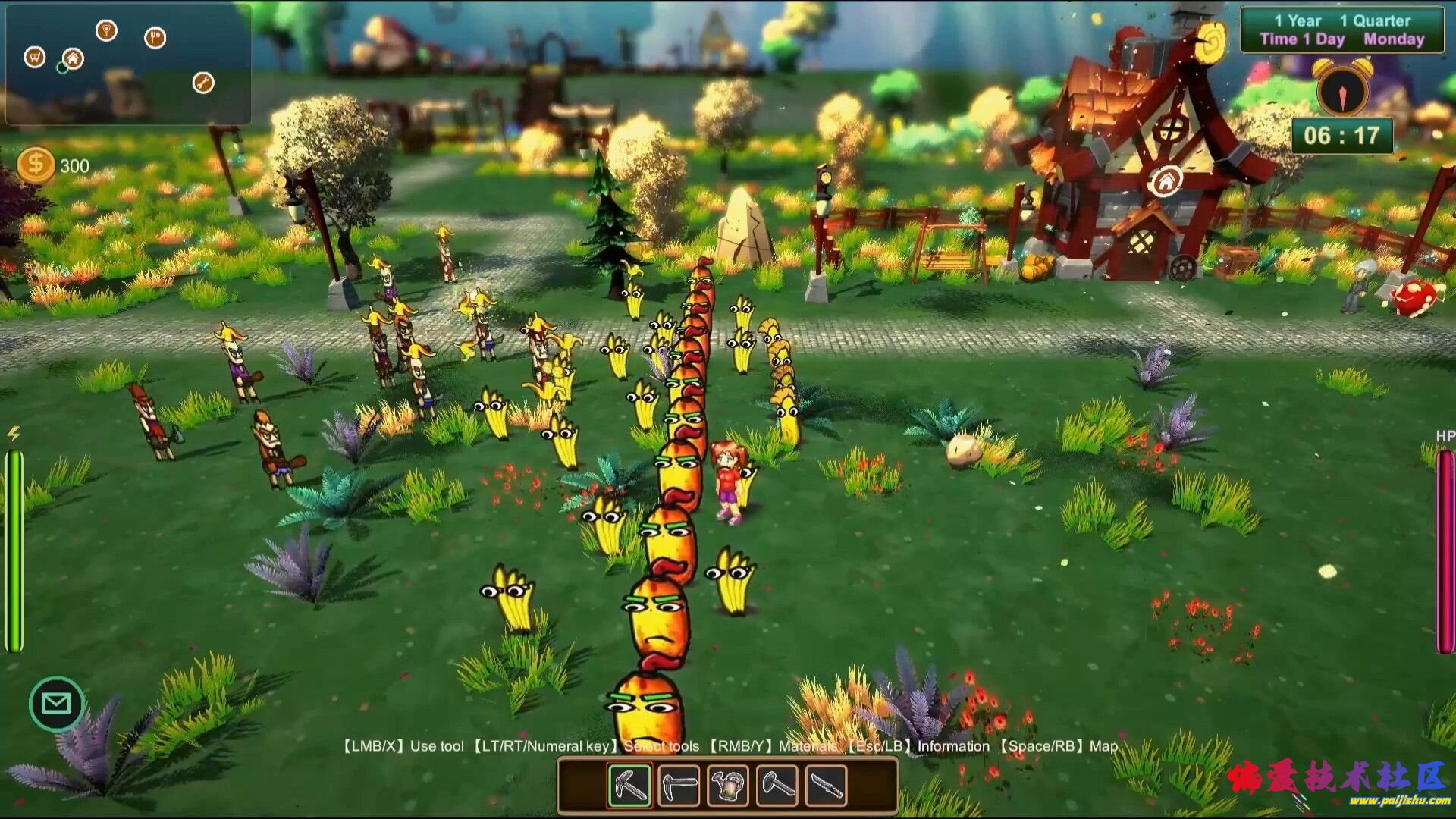Click the shopping cart marker on minimap
The height and width of the screenshot is (819, 1456).
(35, 57)
